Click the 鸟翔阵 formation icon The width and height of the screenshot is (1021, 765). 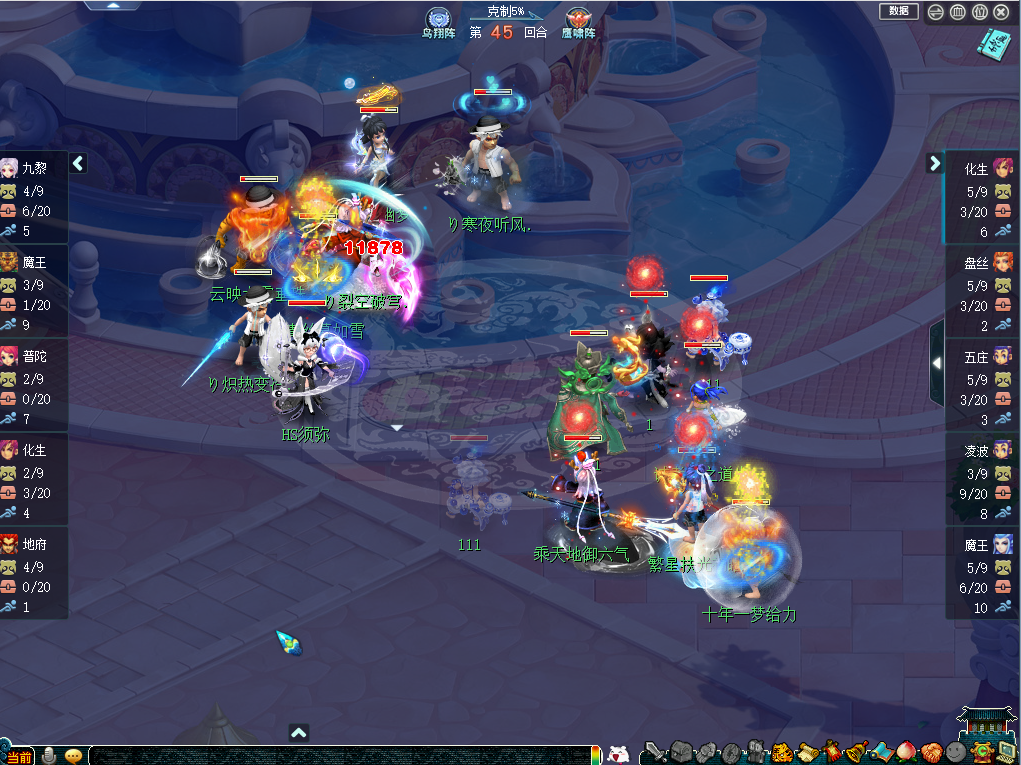pos(437,19)
